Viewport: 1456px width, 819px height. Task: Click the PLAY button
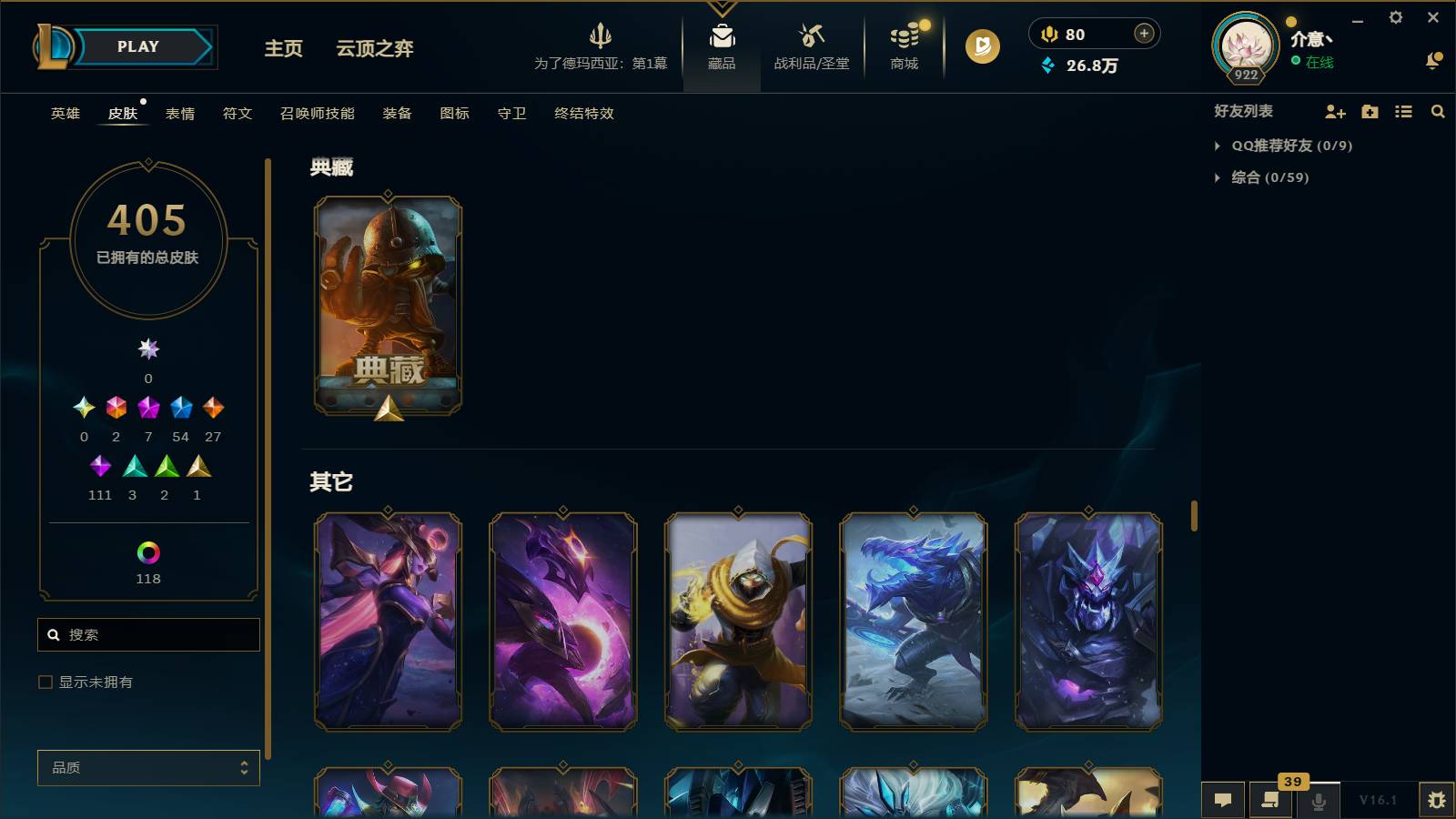pyautogui.click(x=138, y=46)
